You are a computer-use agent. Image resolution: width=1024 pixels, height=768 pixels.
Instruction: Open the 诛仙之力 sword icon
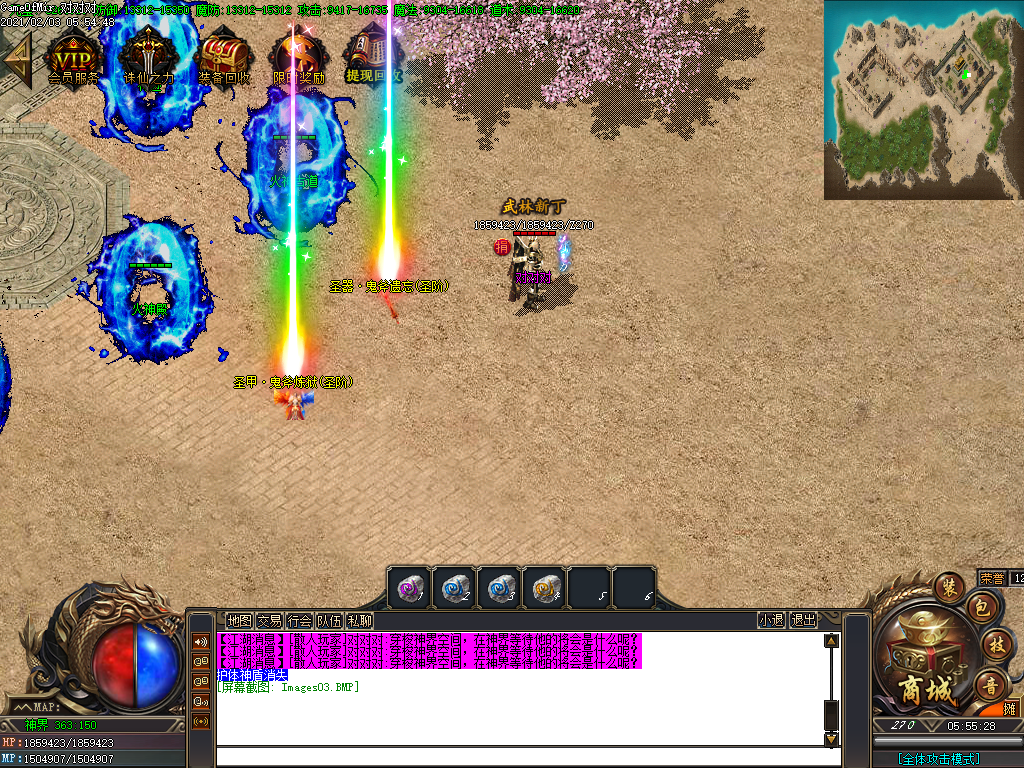(x=148, y=56)
